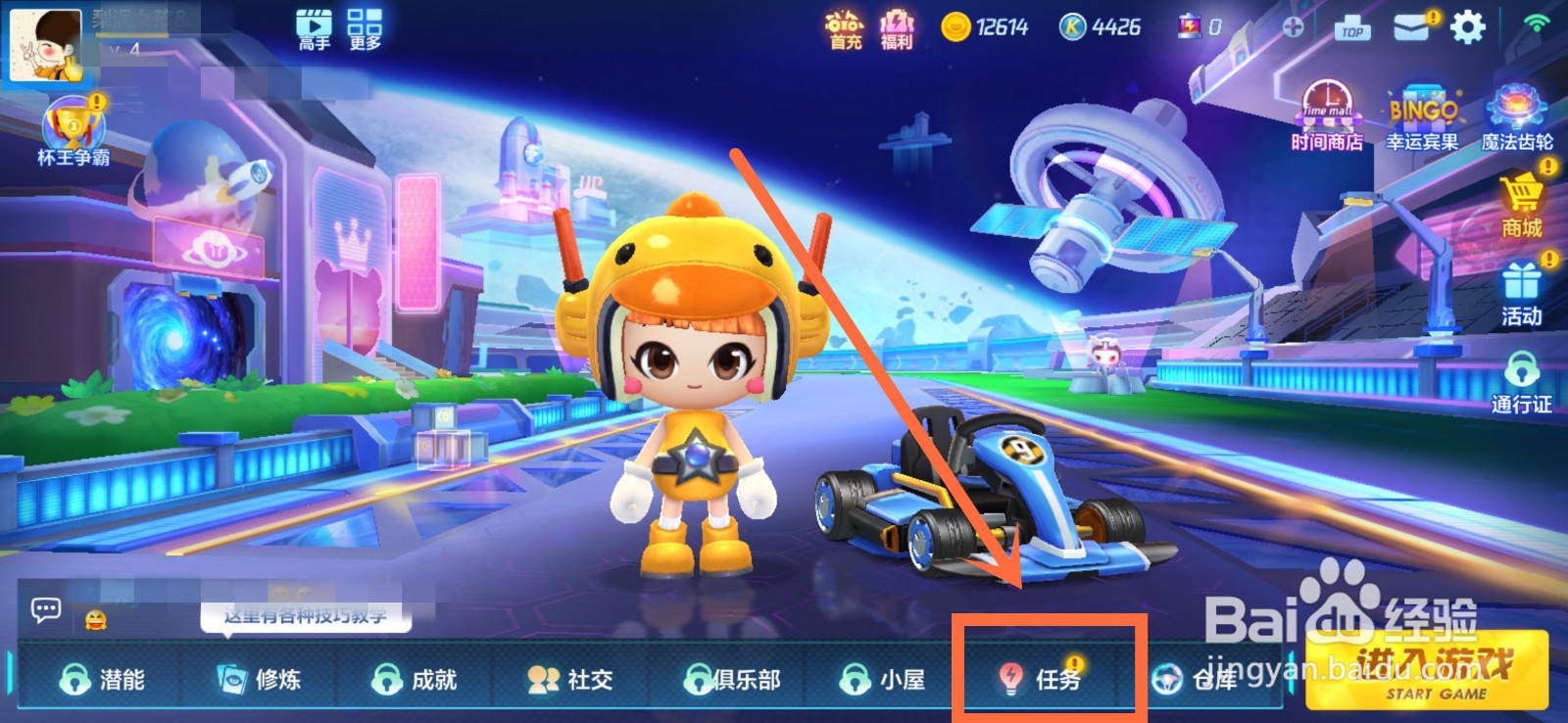The image size is (1568, 723).
Task: Open the 福利 welfare rewards
Action: point(897,26)
